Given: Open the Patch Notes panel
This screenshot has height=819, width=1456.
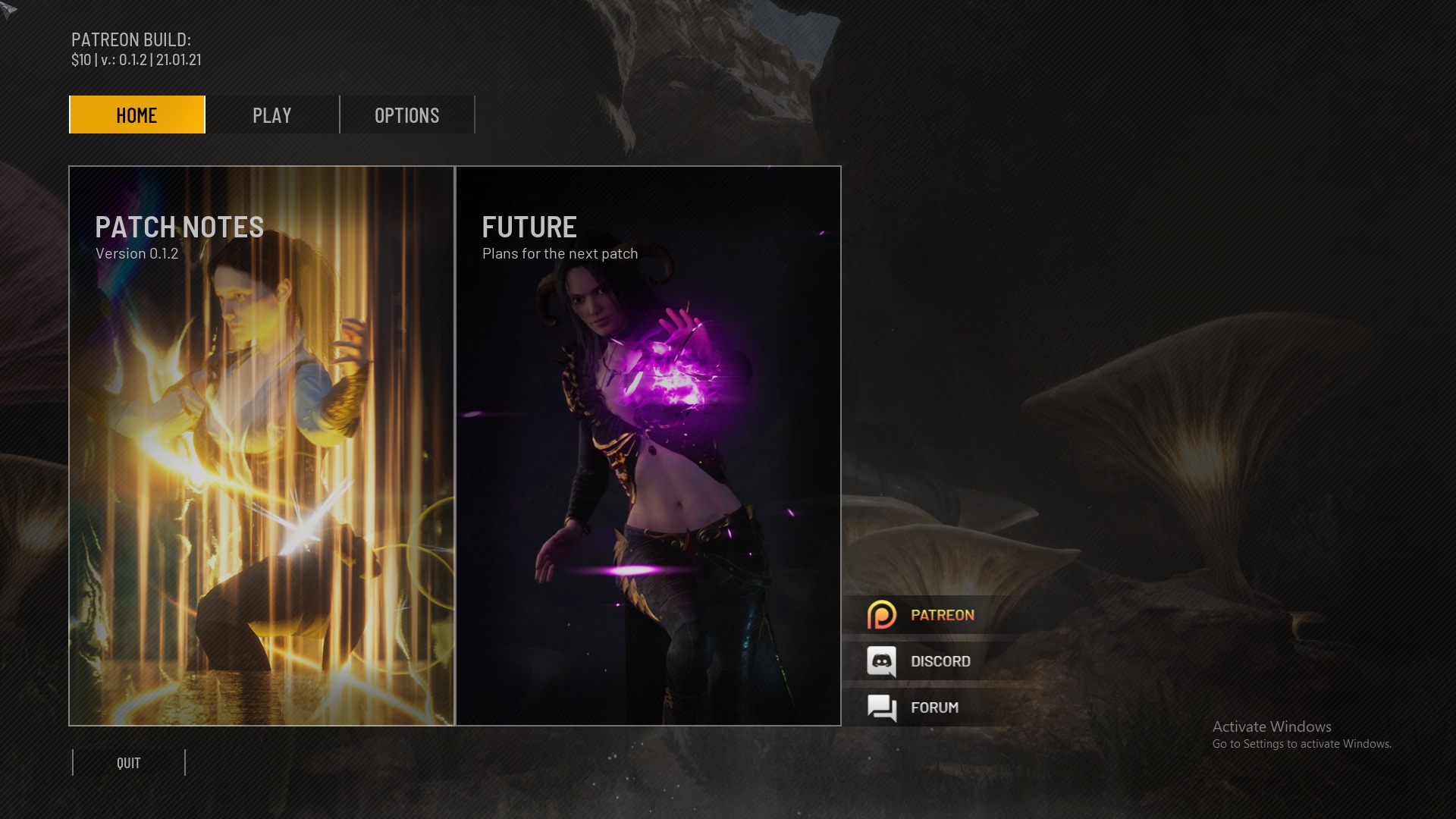Looking at the screenshot, I should click(x=262, y=446).
